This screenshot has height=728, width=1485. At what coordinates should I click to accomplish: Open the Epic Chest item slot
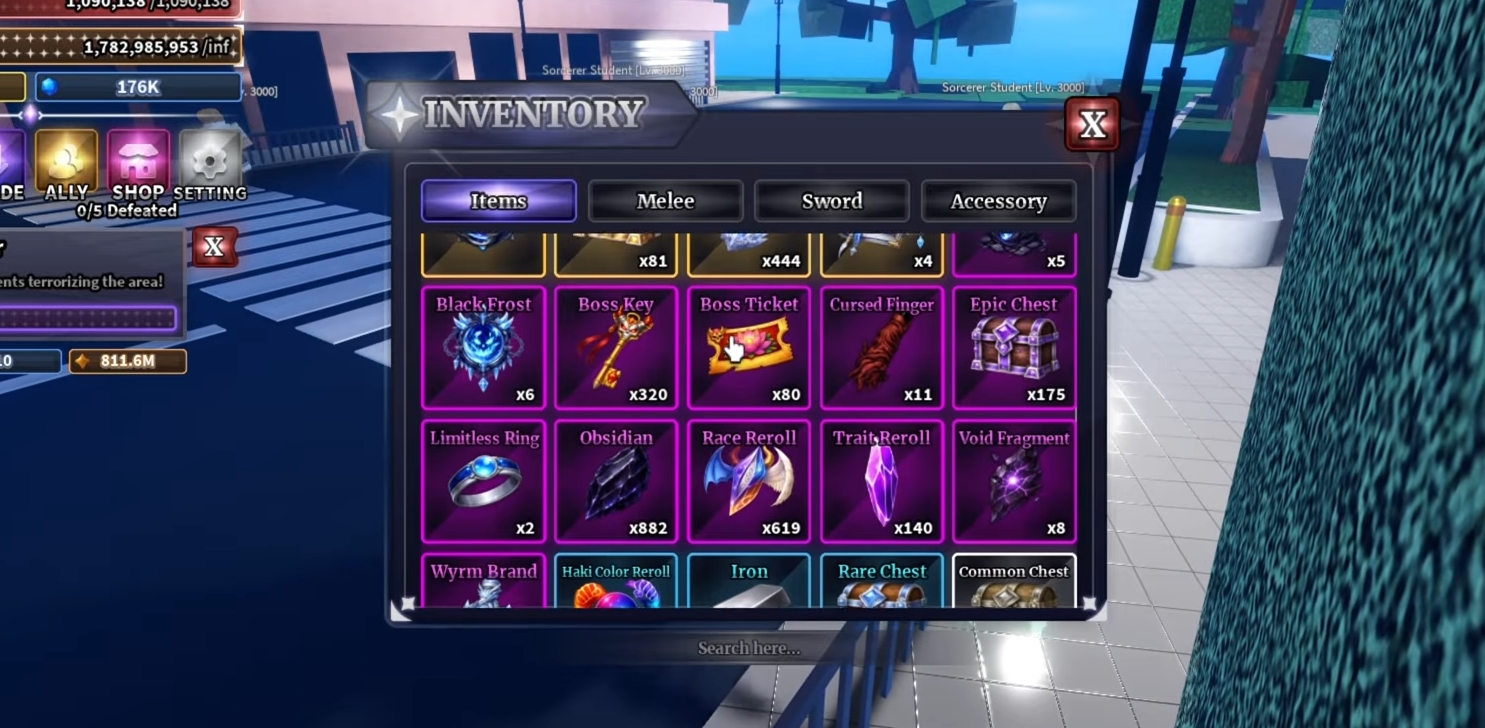point(1013,348)
